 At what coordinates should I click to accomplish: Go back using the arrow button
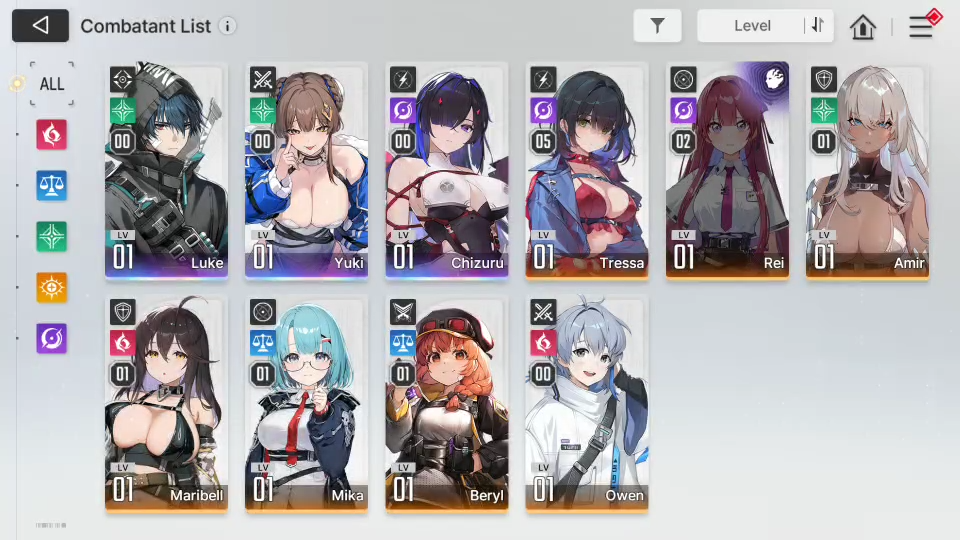pyautogui.click(x=40, y=26)
